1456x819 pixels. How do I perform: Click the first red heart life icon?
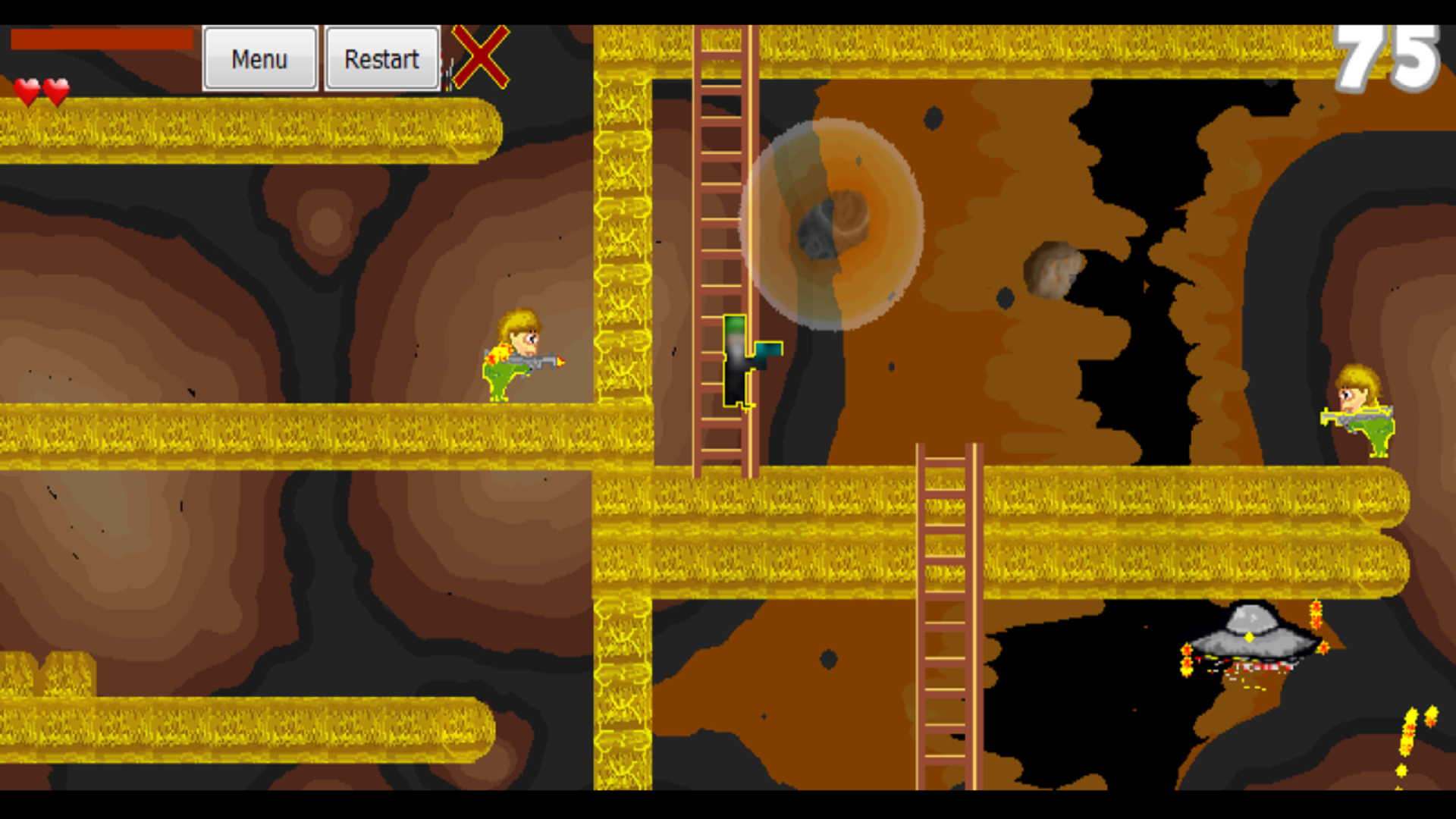28,91
